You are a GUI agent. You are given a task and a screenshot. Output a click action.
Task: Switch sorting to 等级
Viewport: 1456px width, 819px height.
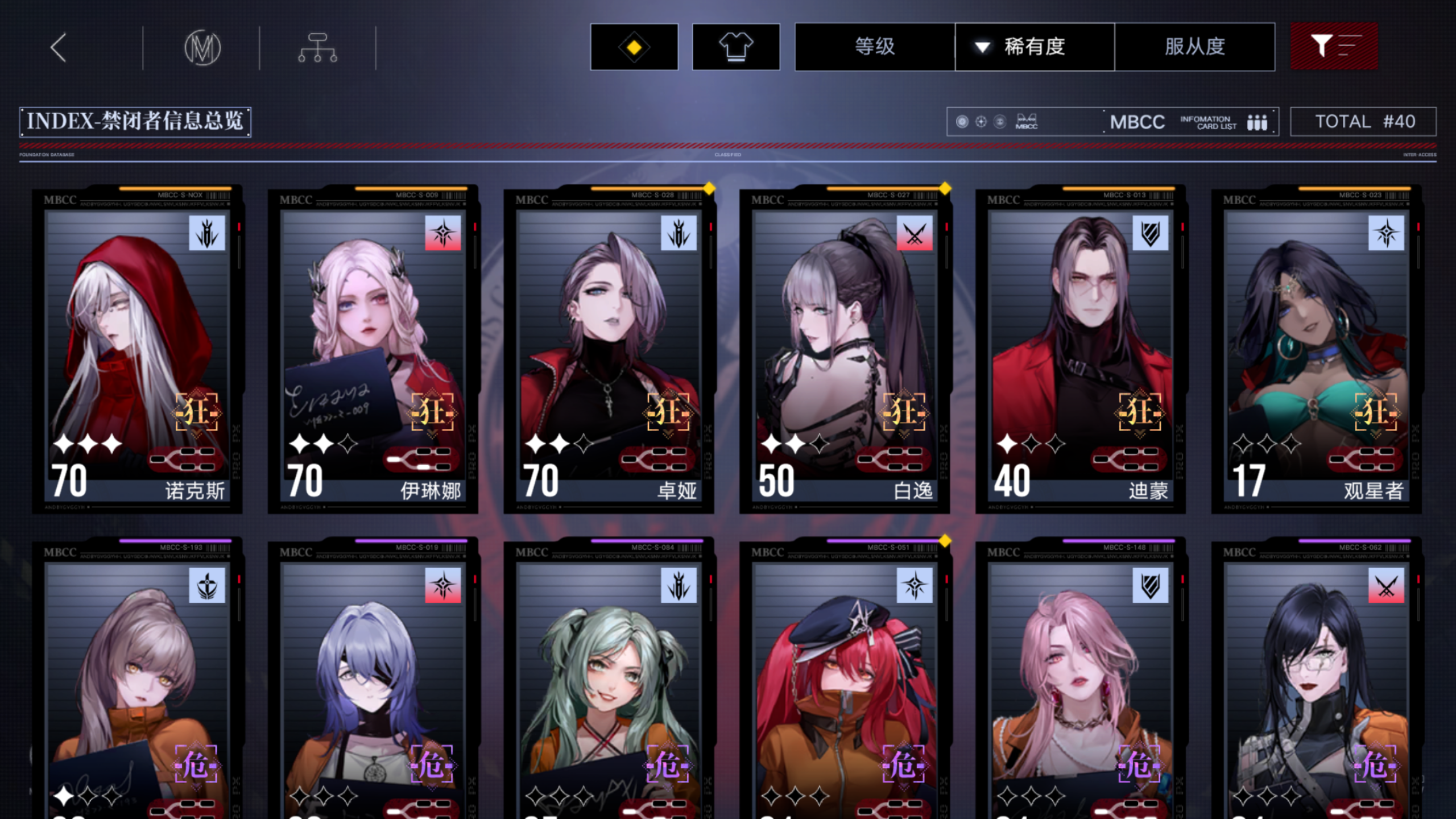[874, 47]
